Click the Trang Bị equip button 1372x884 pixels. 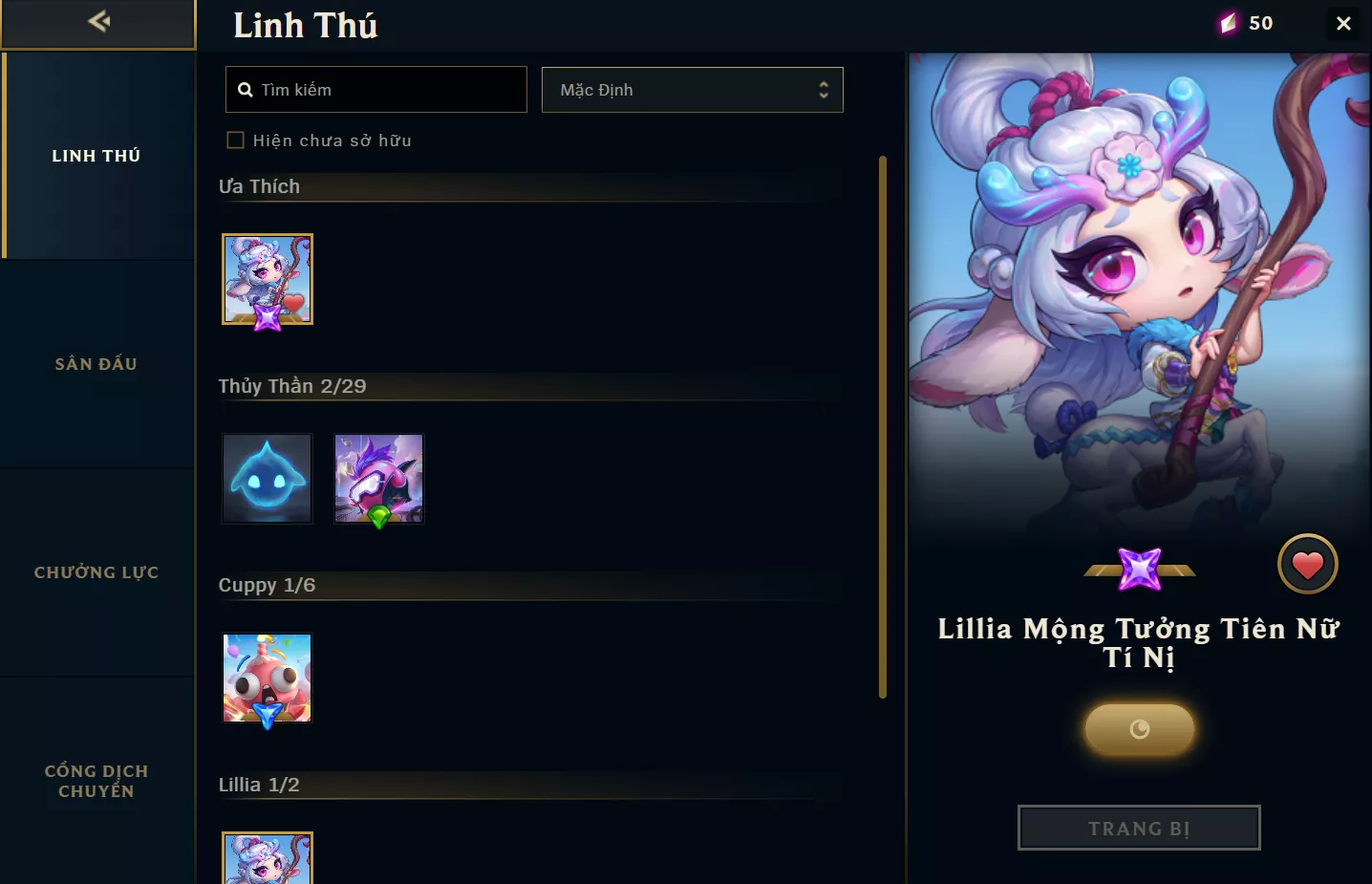pyautogui.click(x=1139, y=828)
